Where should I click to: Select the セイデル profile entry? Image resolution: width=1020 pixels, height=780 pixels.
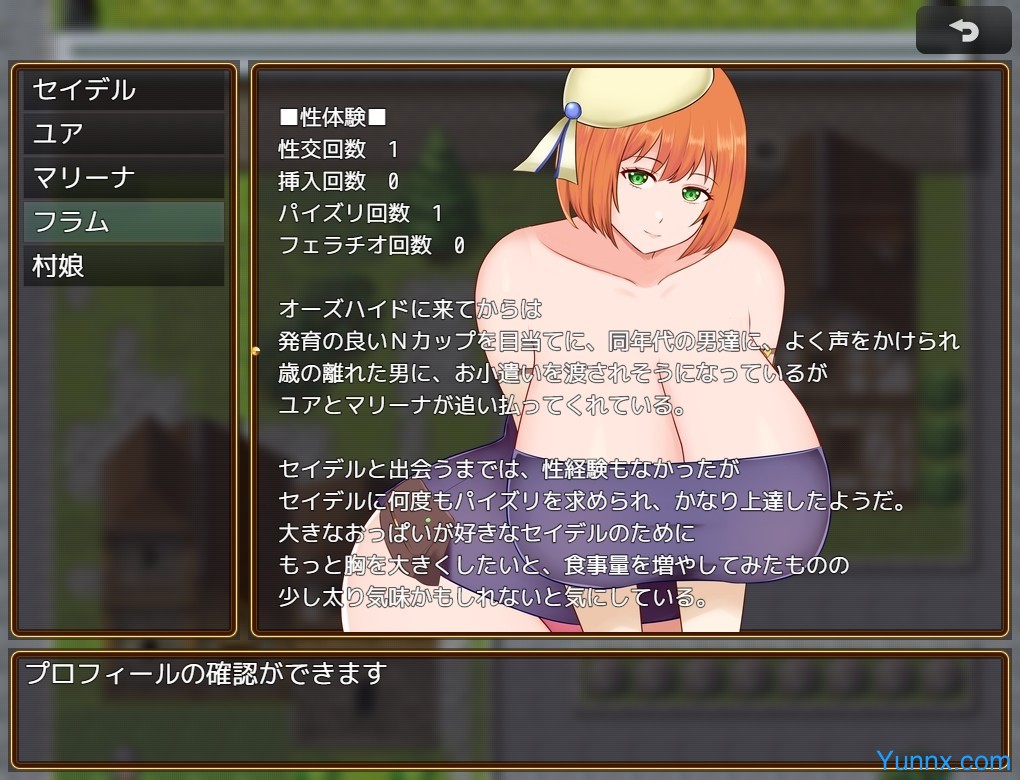124,90
